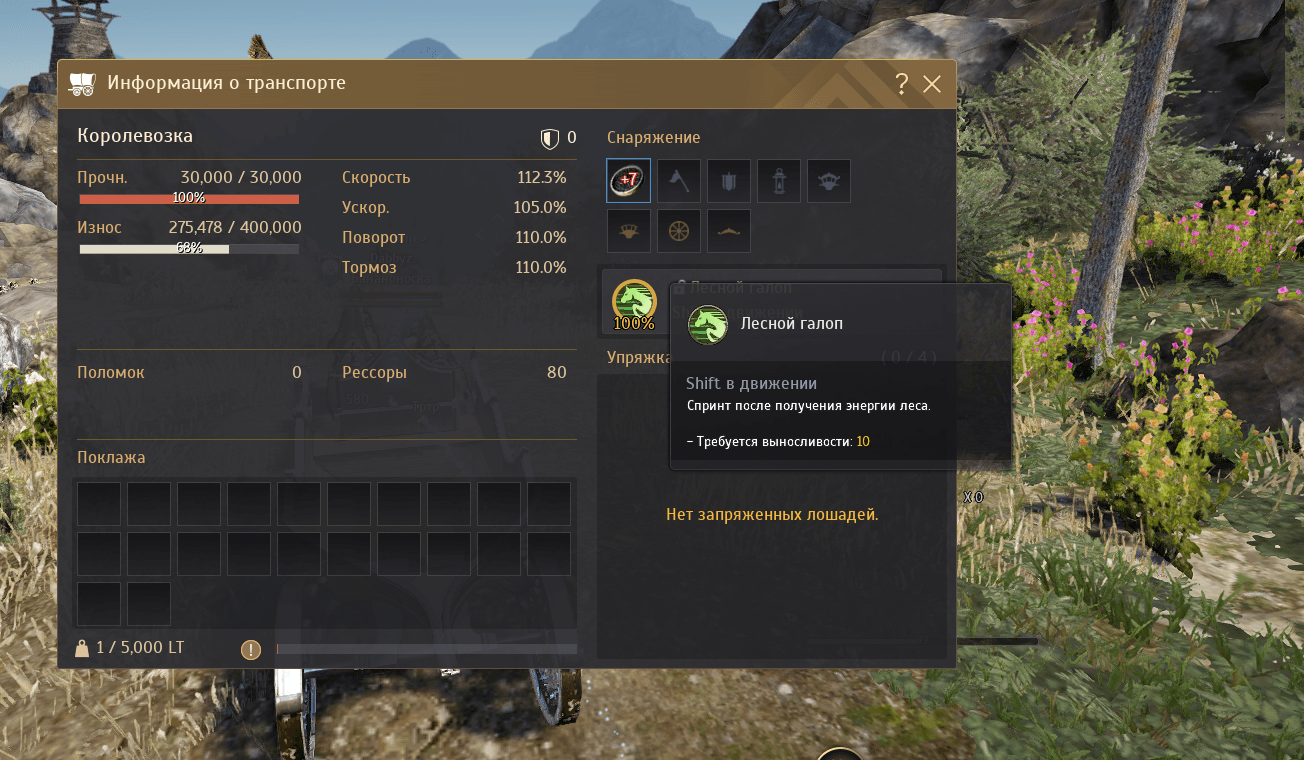Open help for the transport window

click(901, 84)
